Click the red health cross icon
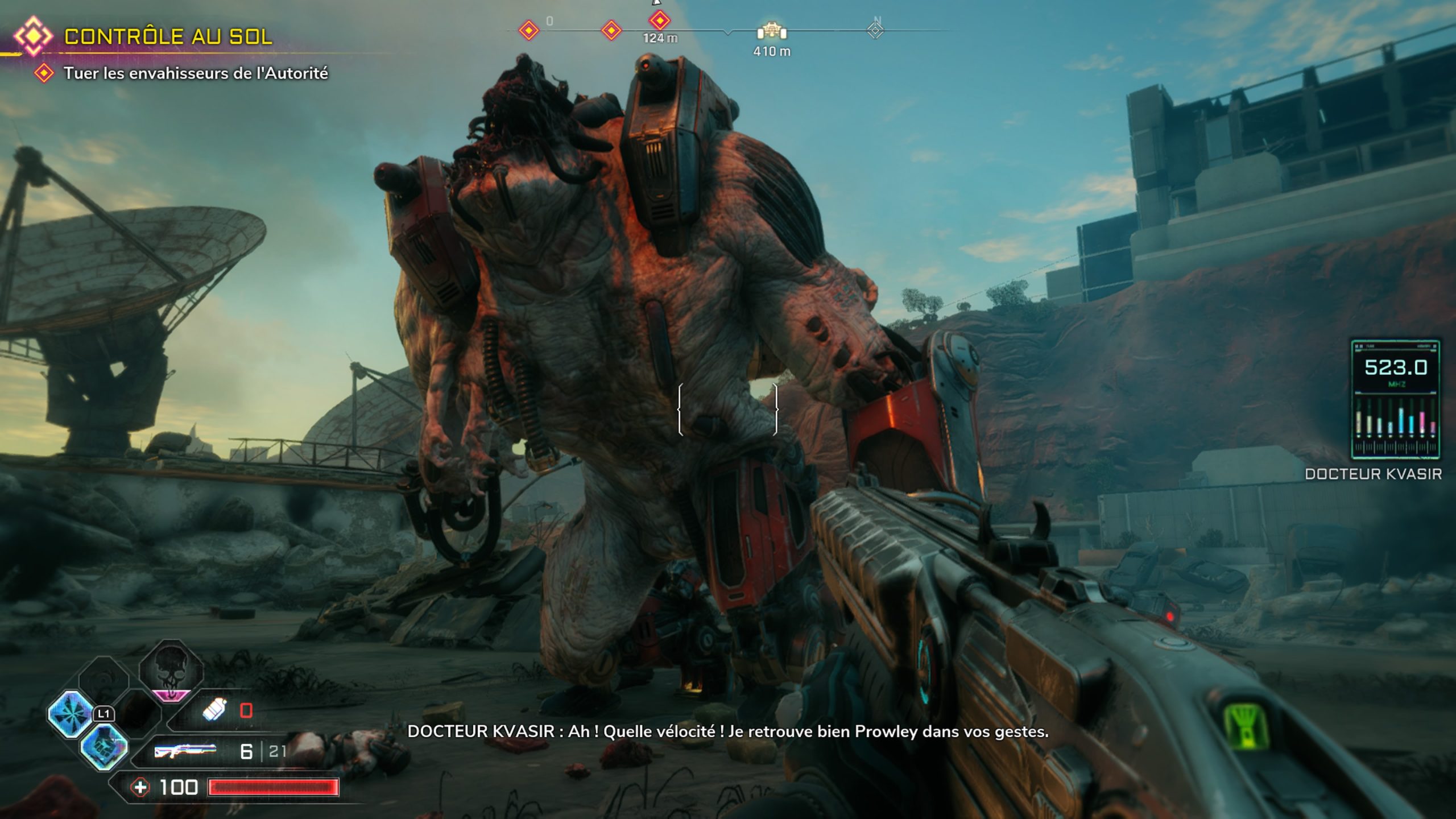The image size is (1456, 819). [140, 787]
